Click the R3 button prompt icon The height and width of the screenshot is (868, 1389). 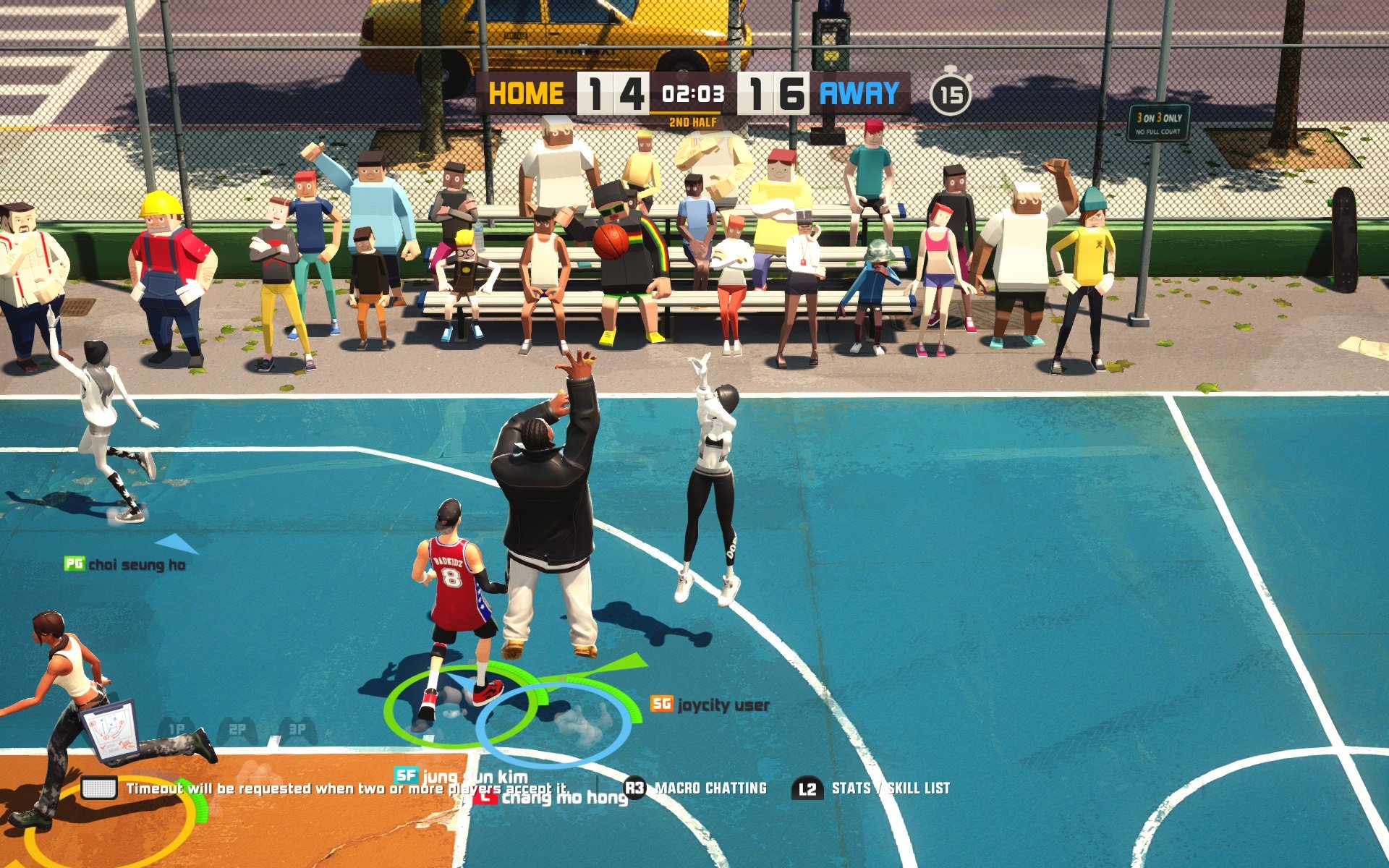pyautogui.click(x=634, y=788)
